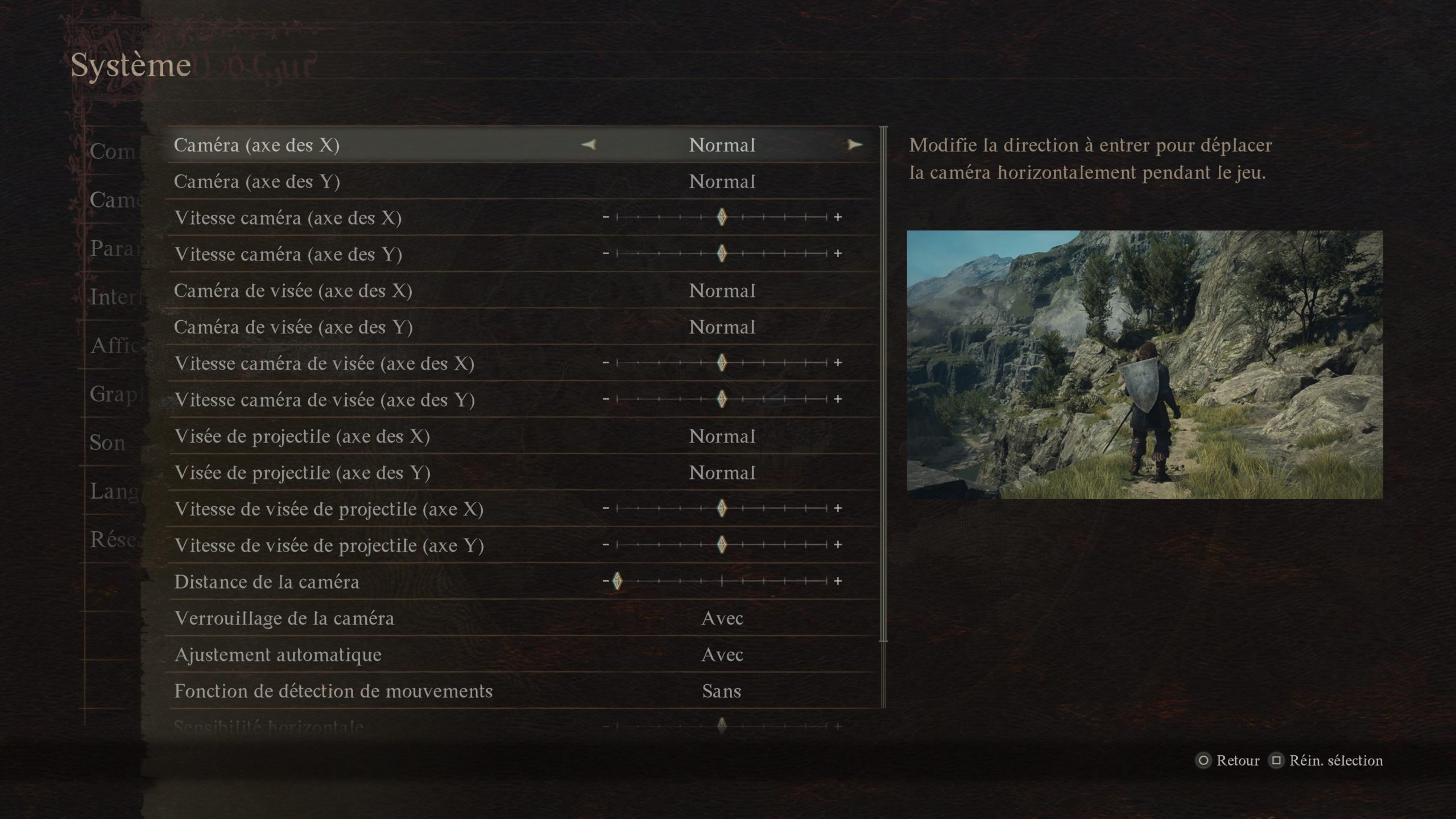Adjust the Vitesse caméra (axe des X) slider
Image resolution: width=1456 pixels, height=819 pixels.
click(722, 217)
